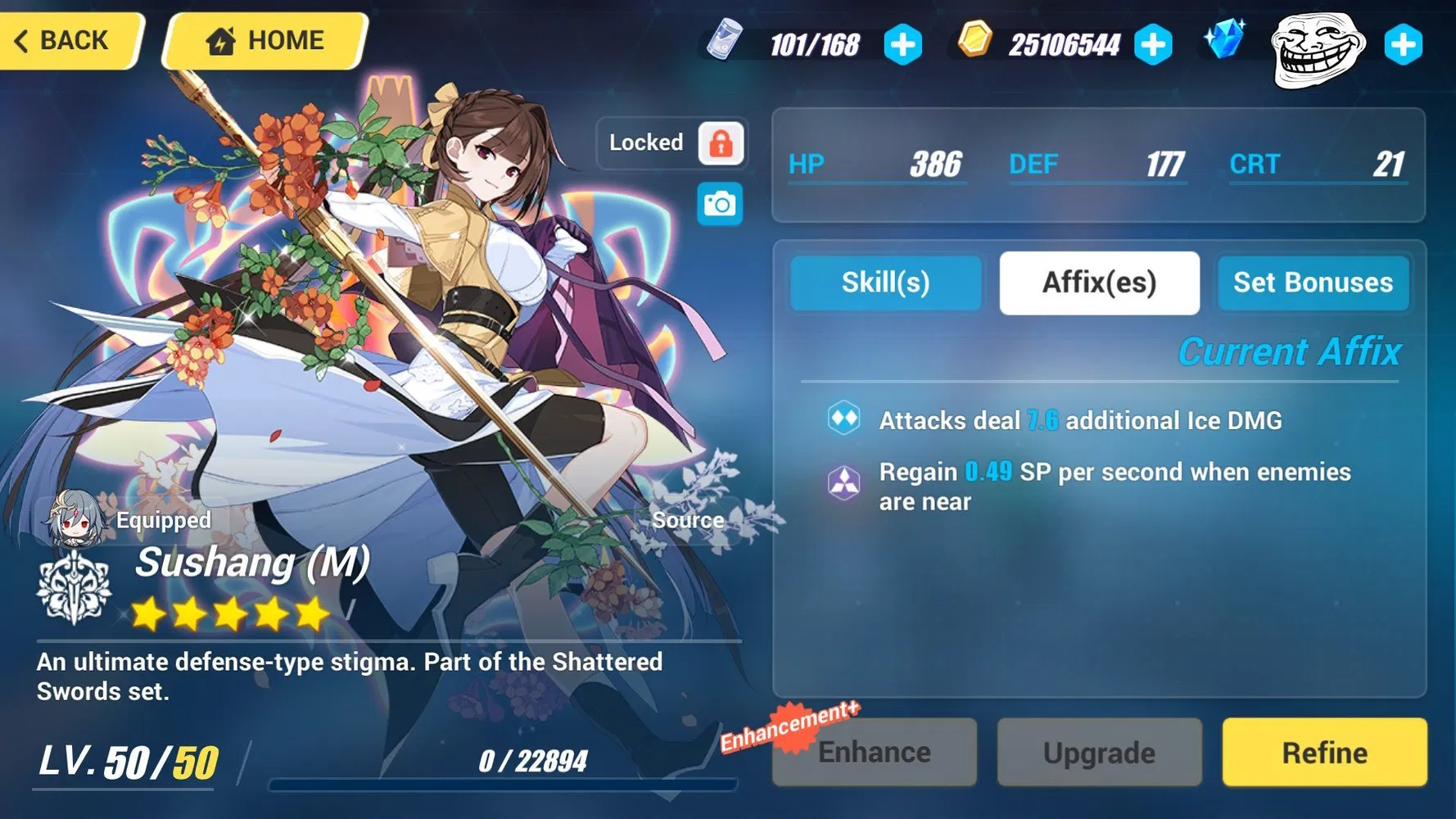This screenshot has height=819, width=1456.
Task: Open the Source panel for this stigma
Action: 688,519
